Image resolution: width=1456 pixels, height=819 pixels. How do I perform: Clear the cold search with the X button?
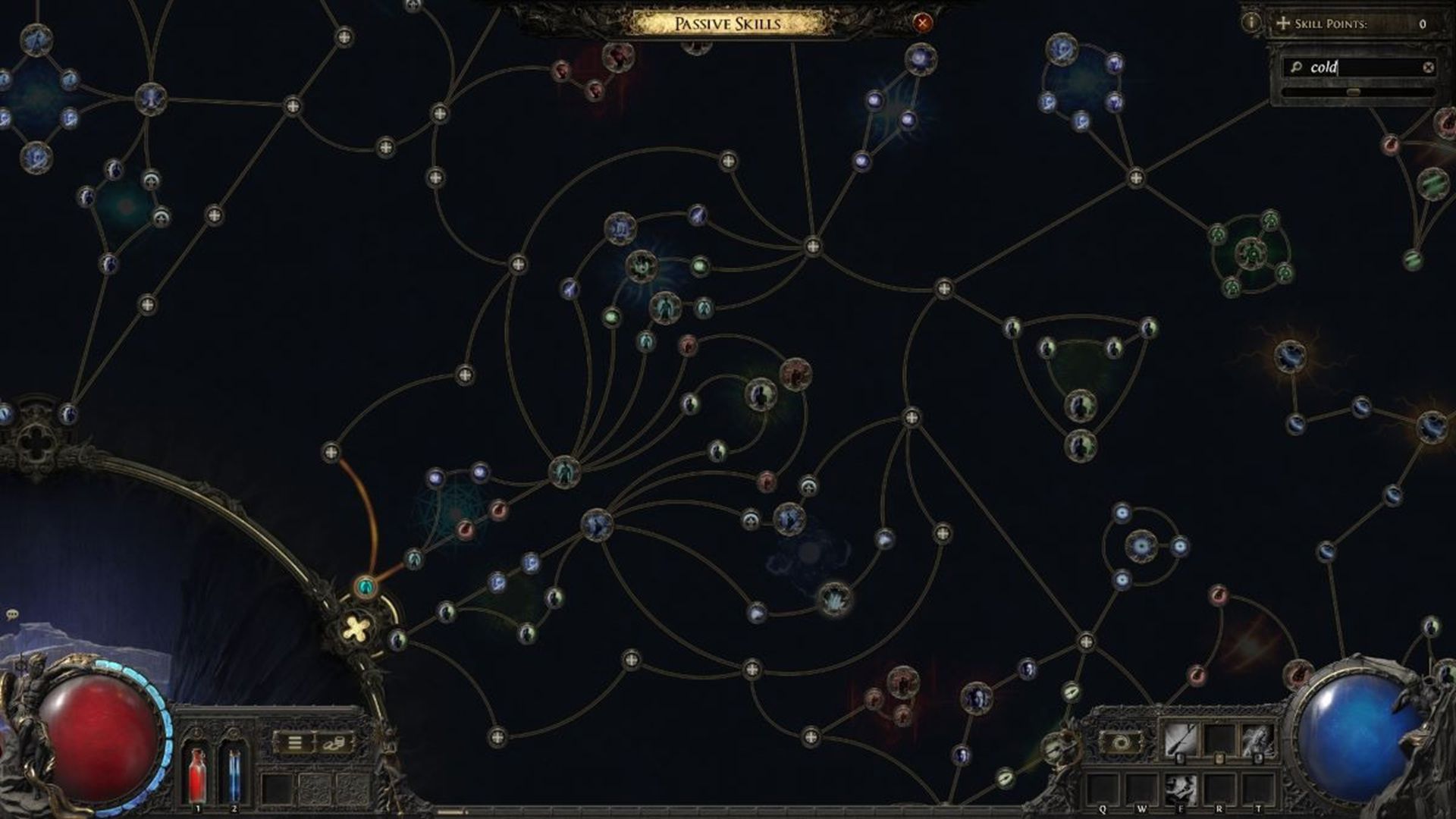point(1428,67)
